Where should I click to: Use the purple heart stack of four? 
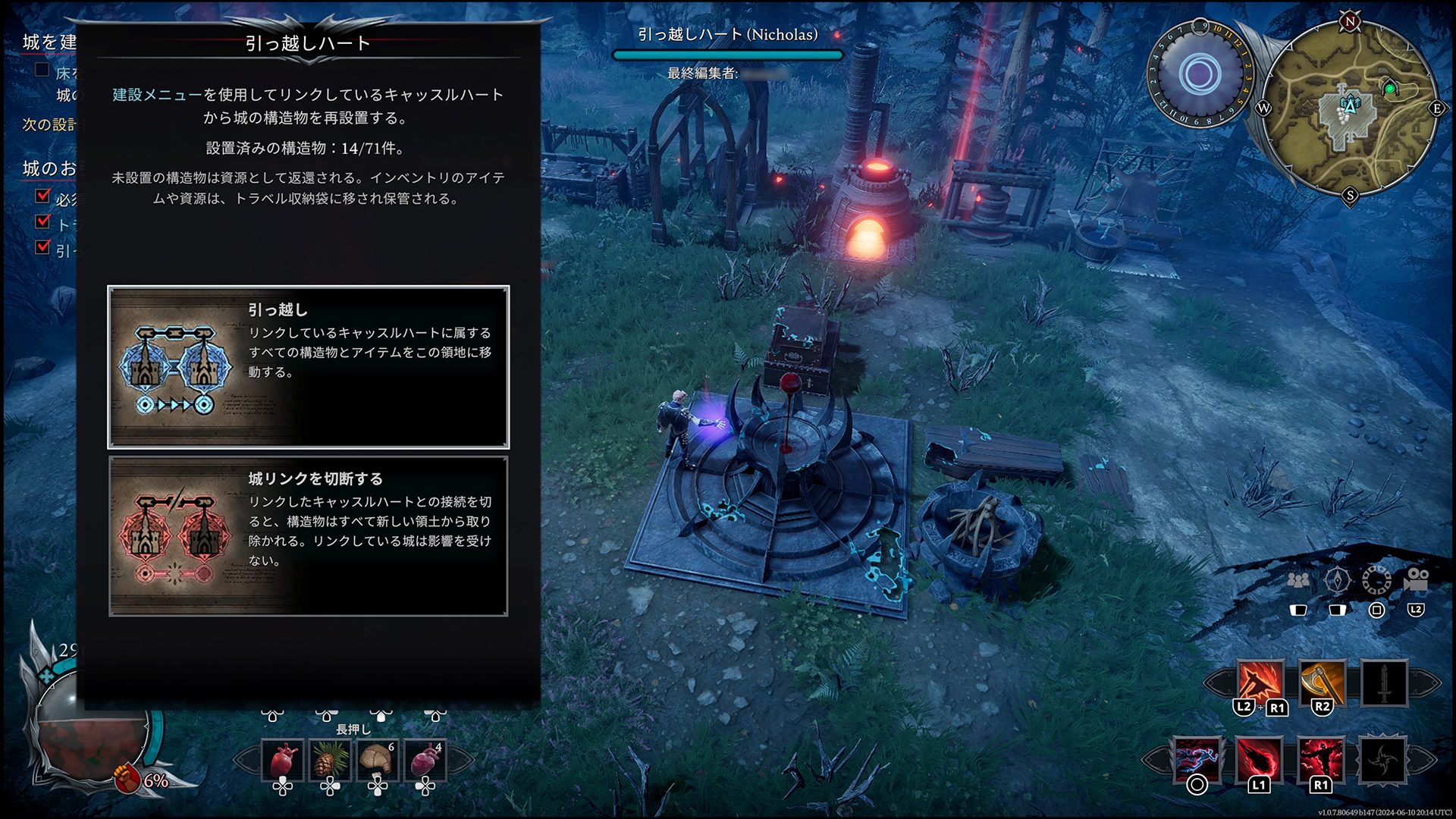pyautogui.click(x=425, y=760)
